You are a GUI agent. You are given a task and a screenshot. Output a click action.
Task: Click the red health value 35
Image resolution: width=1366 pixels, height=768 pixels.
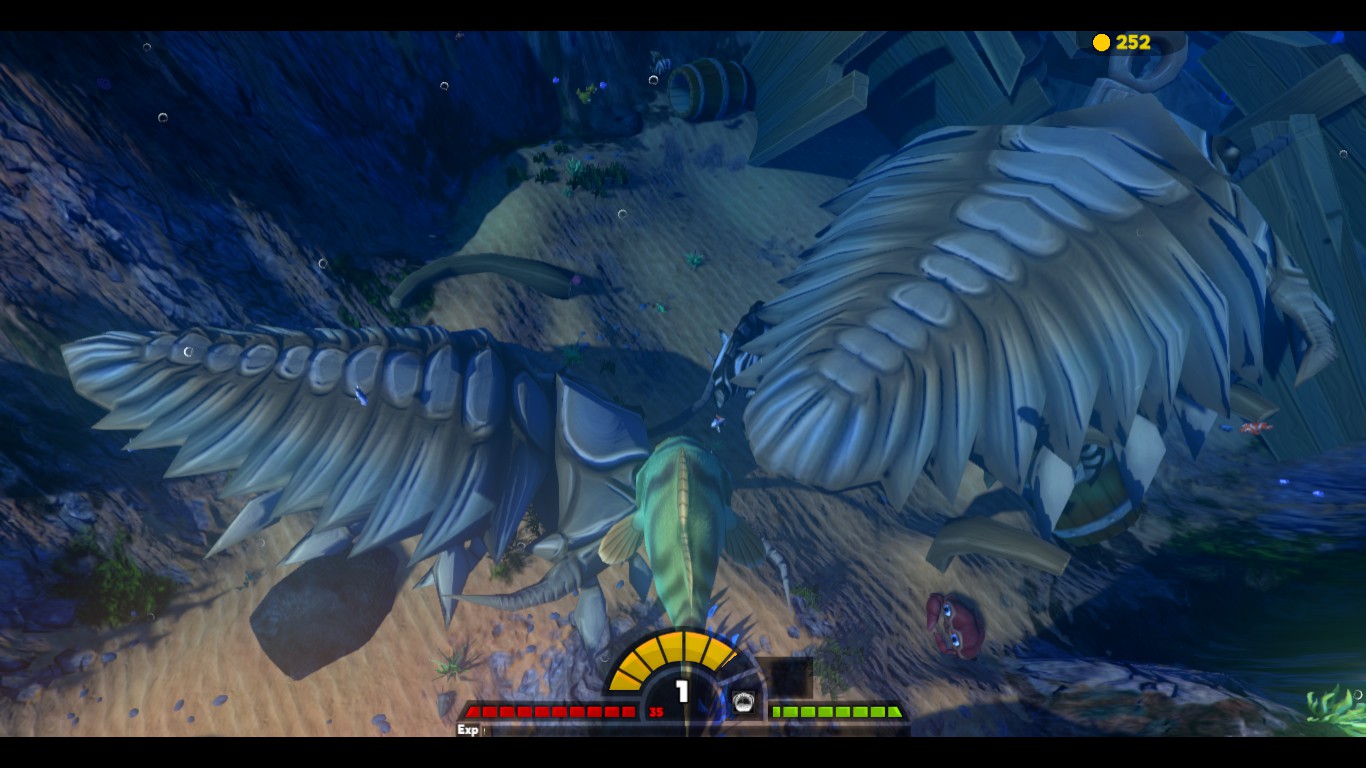click(655, 710)
